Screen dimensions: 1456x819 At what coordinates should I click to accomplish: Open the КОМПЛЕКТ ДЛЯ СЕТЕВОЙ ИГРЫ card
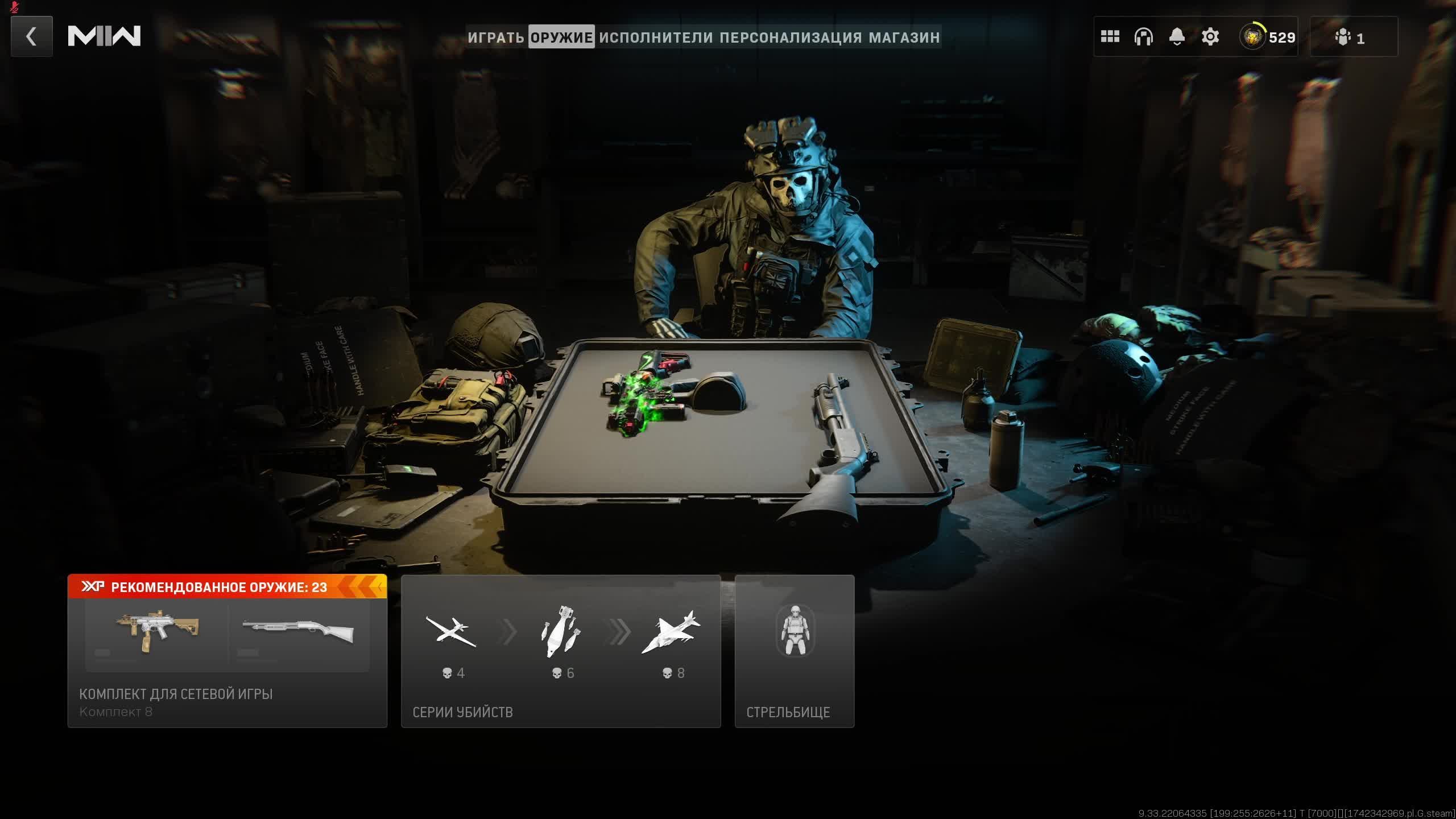[227, 651]
